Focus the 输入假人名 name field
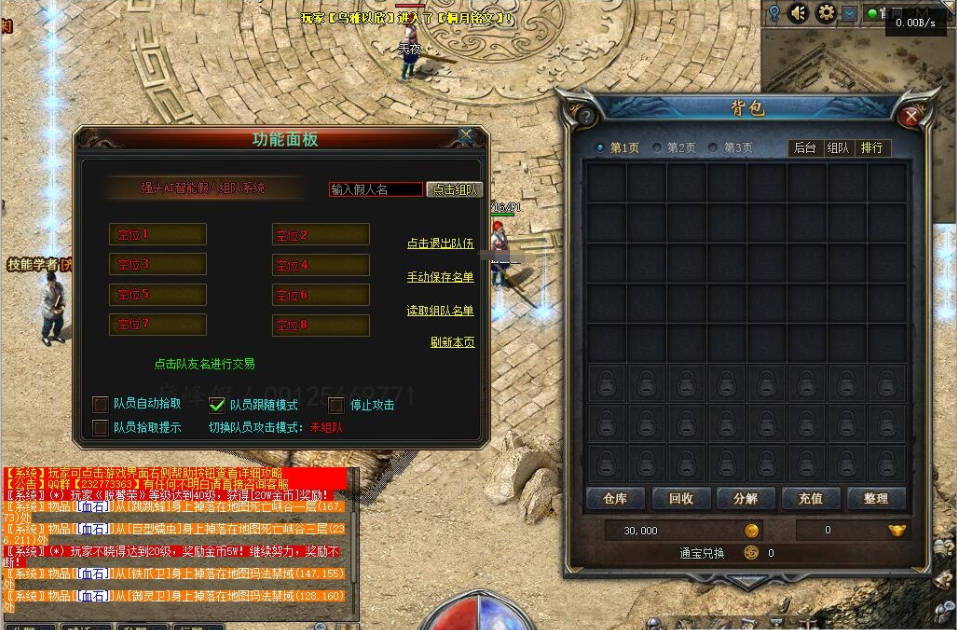The image size is (957, 630). pos(376,189)
